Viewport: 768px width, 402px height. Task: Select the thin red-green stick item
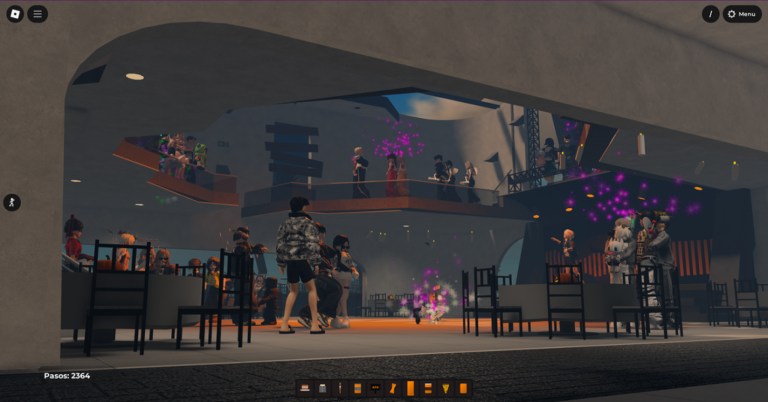coord(339,388)
